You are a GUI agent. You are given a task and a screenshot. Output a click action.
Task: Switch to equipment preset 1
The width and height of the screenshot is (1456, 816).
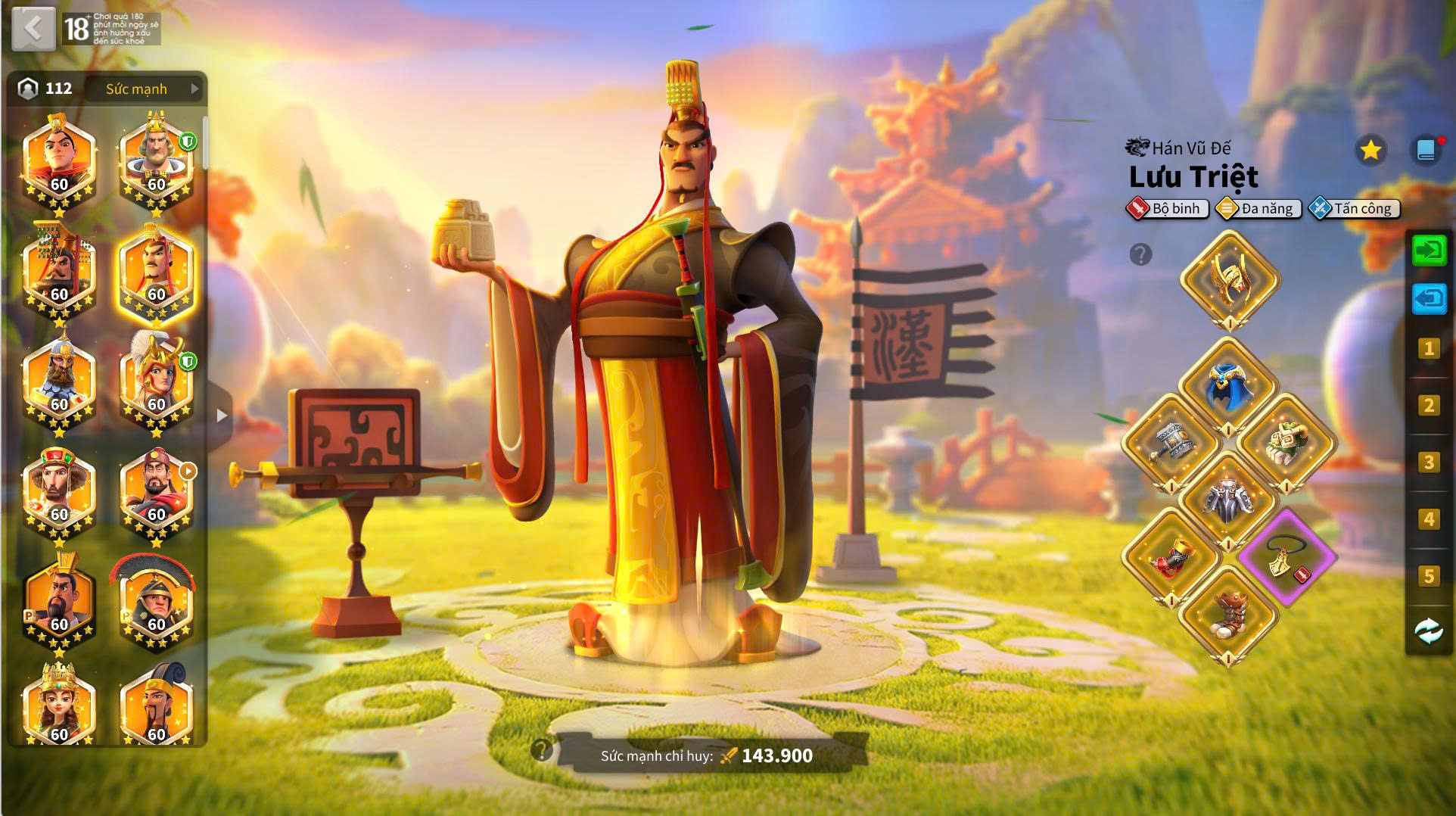[x=1429, y=348]
